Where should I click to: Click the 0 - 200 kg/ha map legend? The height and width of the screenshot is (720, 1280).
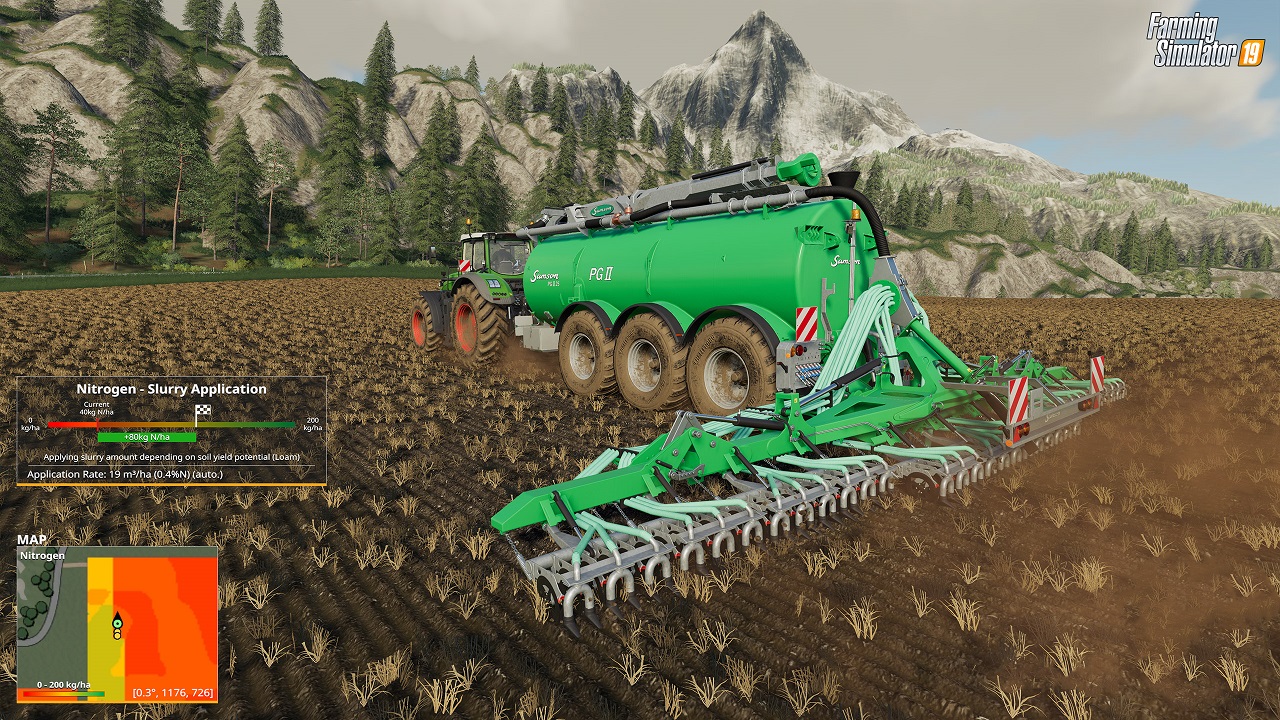tap(63, 688)
